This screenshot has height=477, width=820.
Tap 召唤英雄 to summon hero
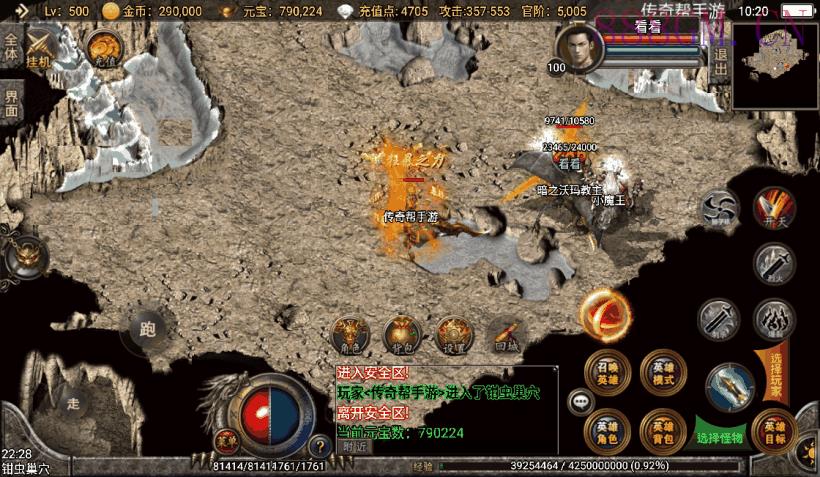(x=607, y=372)
